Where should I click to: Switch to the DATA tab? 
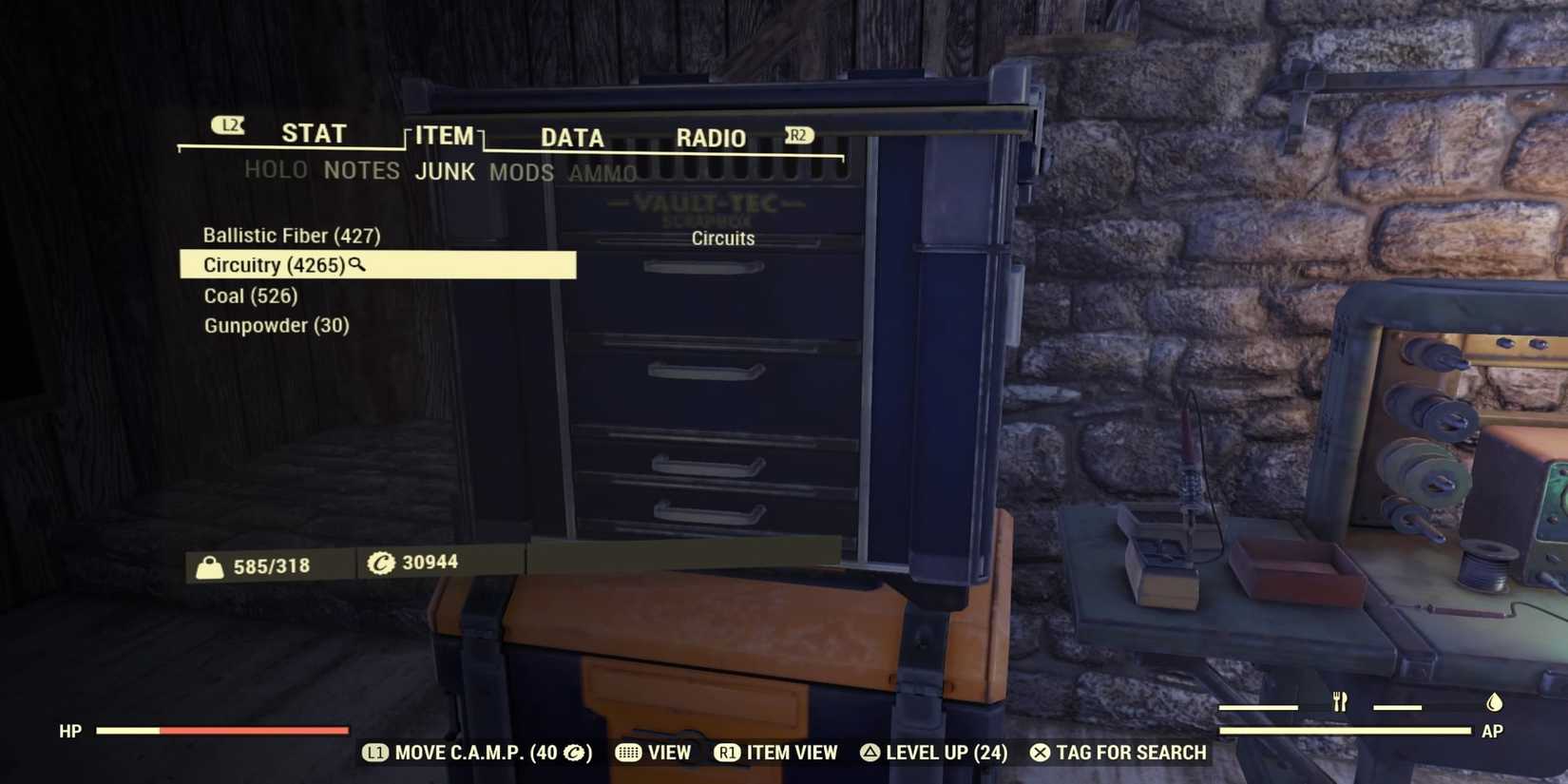571,137
